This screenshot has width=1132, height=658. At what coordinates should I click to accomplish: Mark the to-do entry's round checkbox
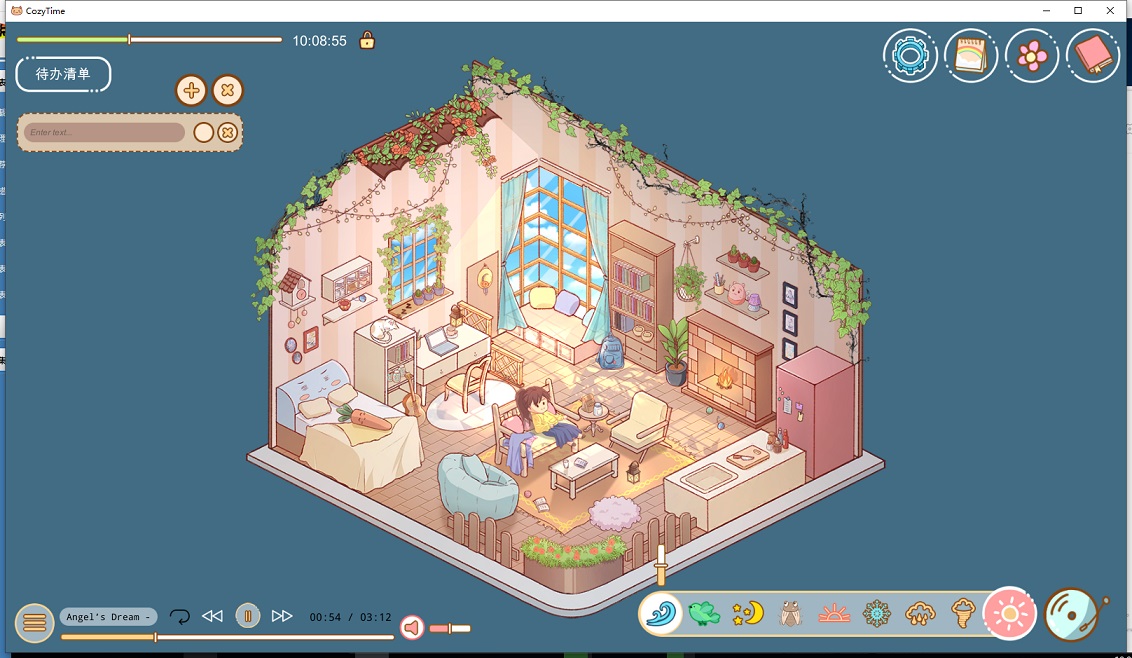(x=203, y=132)
